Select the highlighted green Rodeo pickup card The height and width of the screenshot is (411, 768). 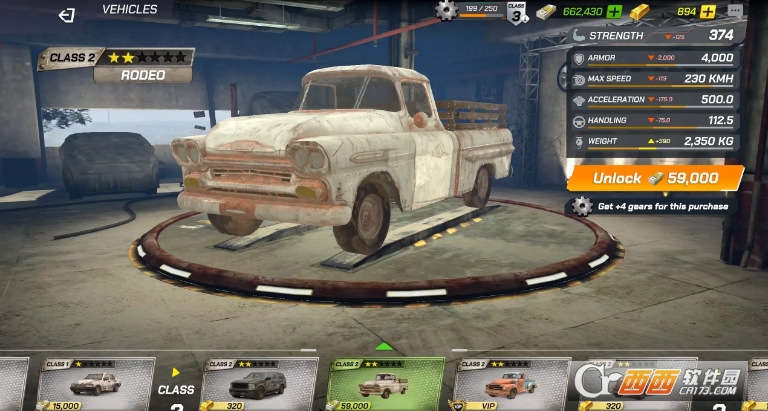pyautogui.click(x=387, y=385)
